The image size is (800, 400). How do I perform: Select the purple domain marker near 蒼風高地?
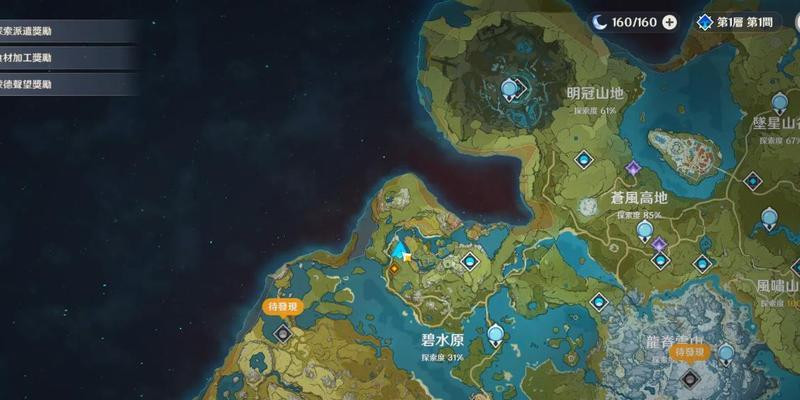[x=632, y=167]
